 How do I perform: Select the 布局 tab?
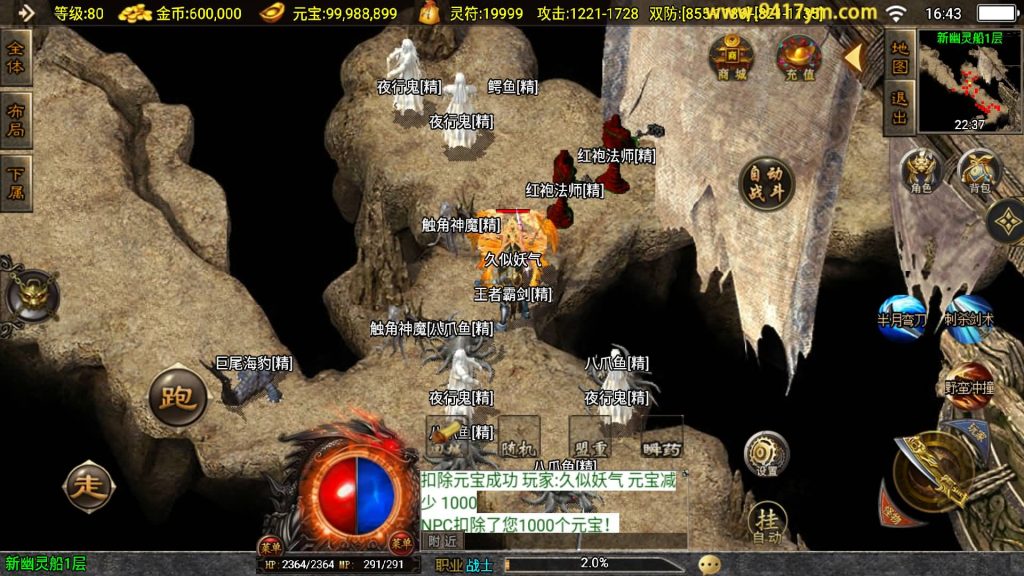pyautogui.click(x=16, y=119)
